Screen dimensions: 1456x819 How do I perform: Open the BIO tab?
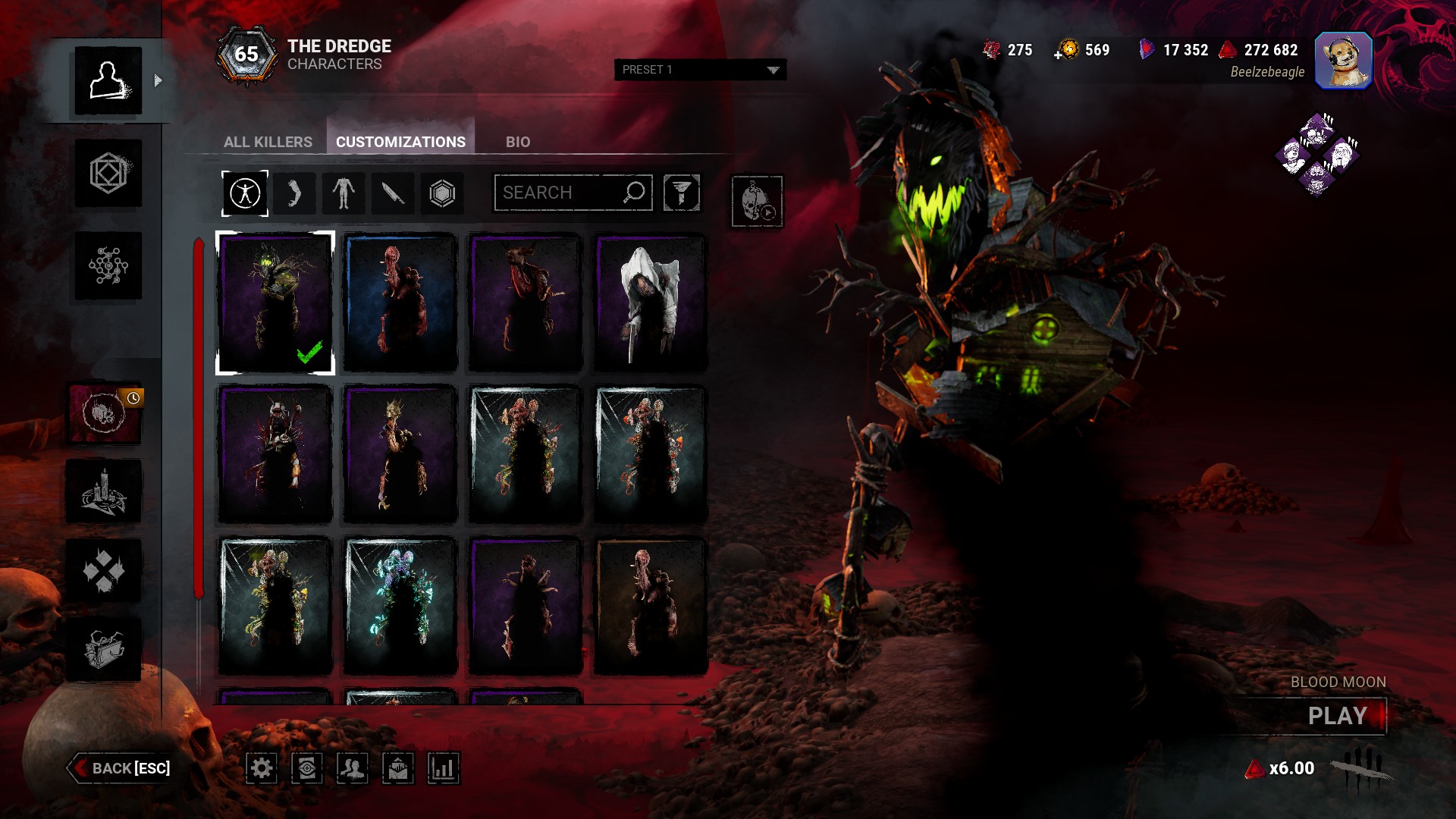pyautogui.click(x=518, y=142)
